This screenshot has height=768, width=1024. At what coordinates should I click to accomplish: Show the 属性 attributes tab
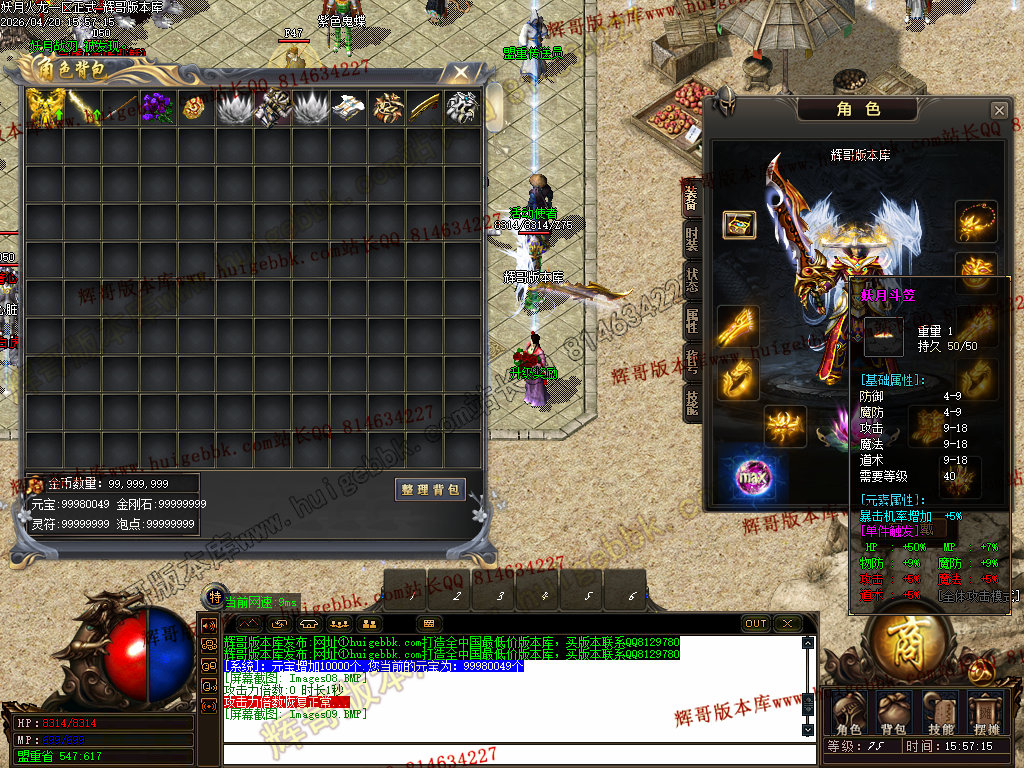(692, 321)
